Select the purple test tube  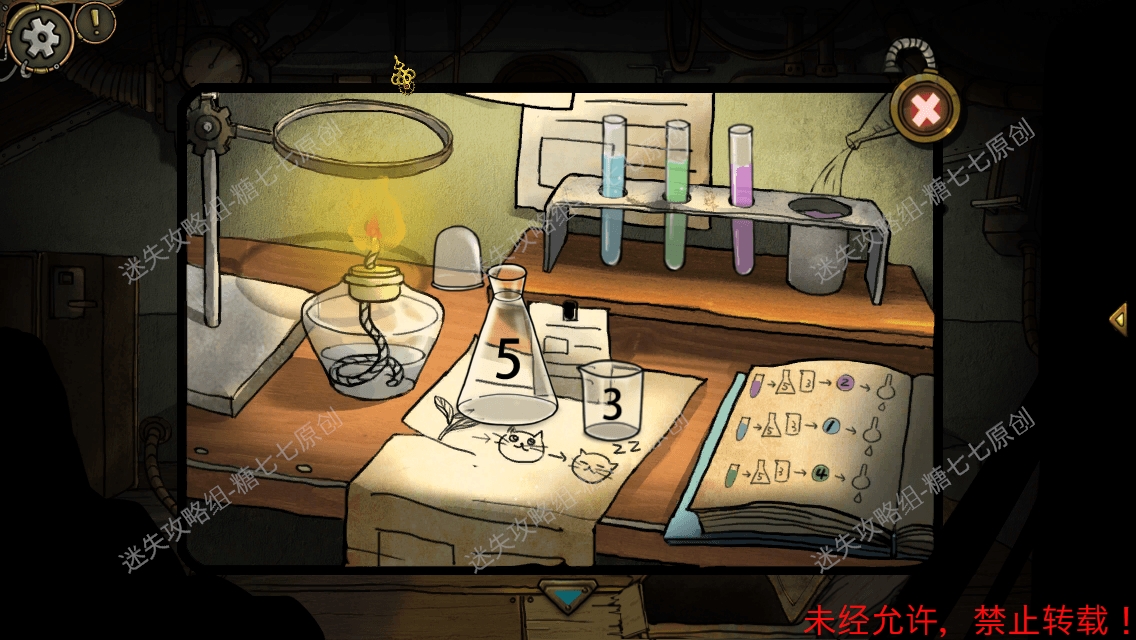pyautogui.click(x=741, y=200)
